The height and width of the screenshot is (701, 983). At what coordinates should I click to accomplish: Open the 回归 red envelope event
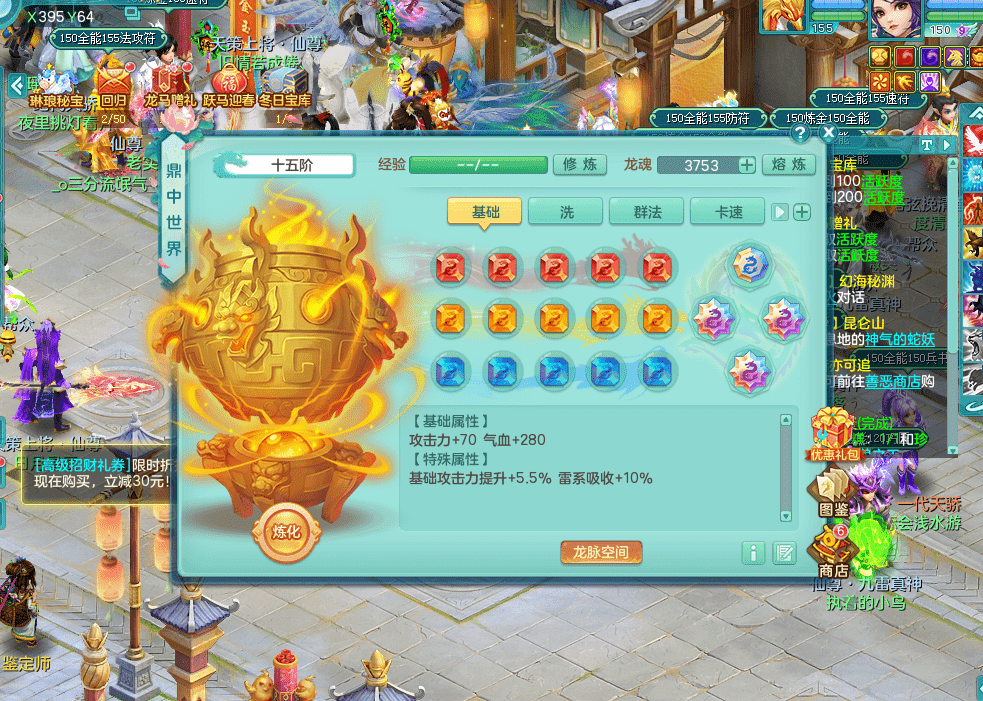pos(113,83)
